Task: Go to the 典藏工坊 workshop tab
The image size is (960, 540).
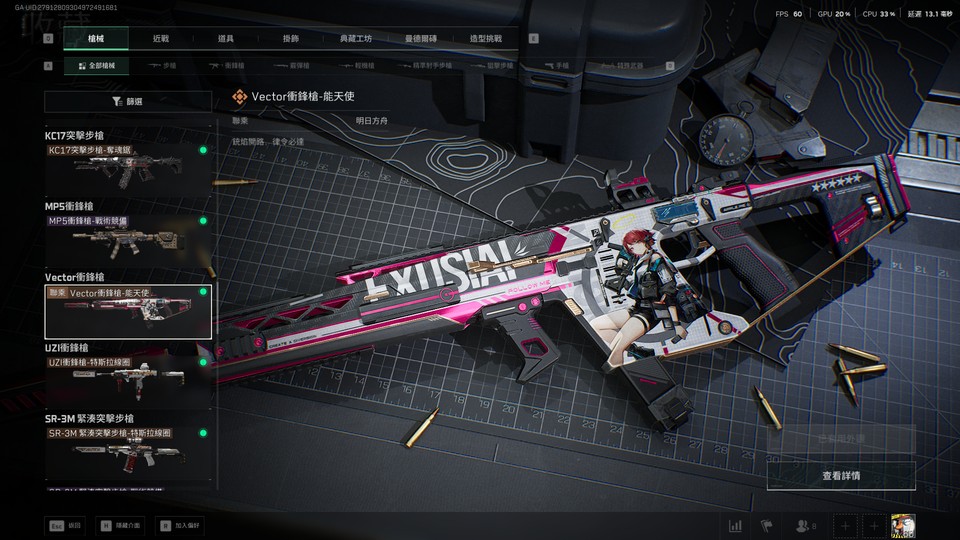Action: (x=355, y=39)
